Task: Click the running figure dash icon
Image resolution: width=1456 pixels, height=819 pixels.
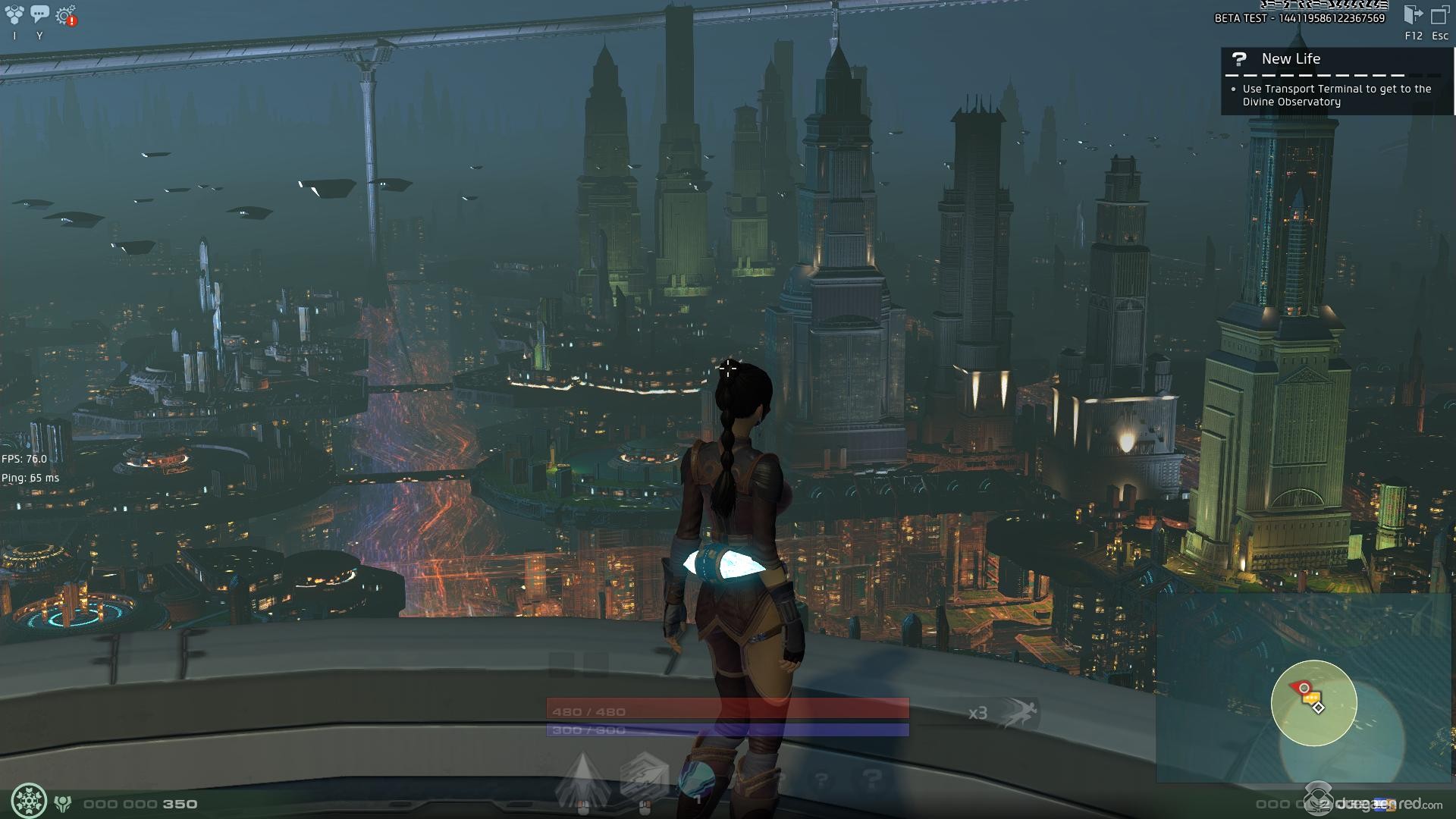Action: click(x=1018, y=713)
